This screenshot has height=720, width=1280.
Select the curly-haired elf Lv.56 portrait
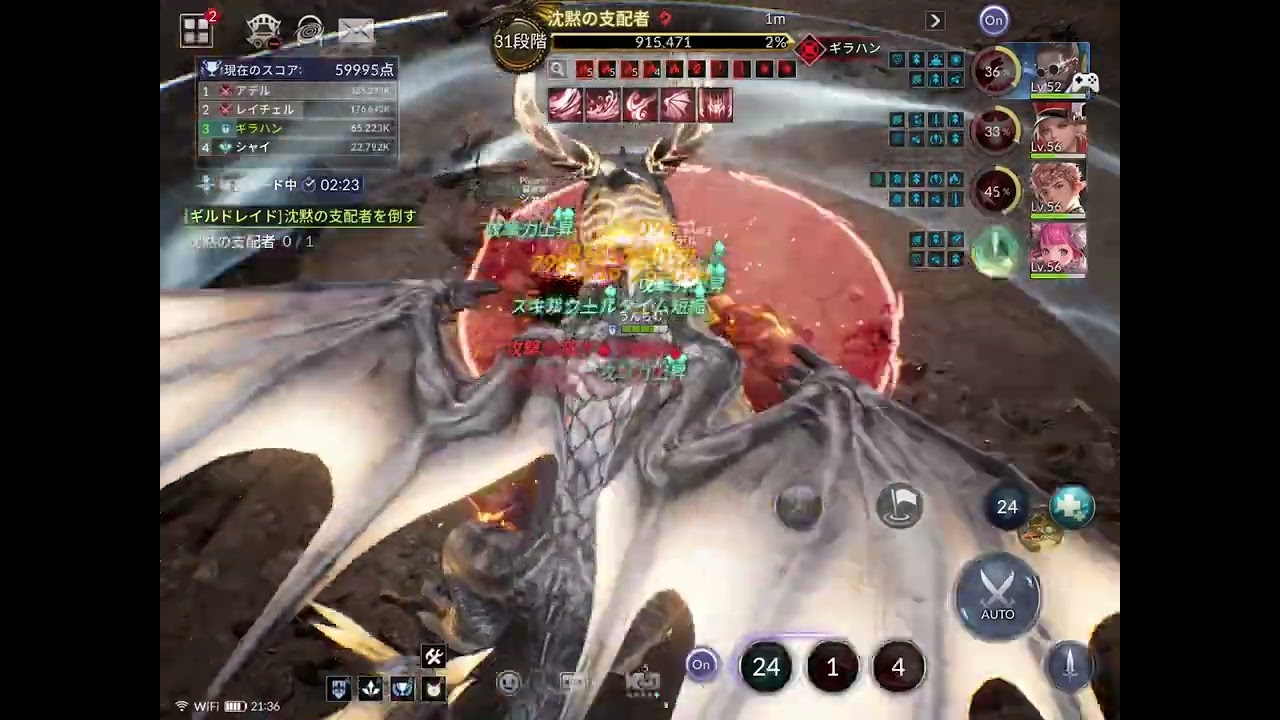pos(1058,188)
